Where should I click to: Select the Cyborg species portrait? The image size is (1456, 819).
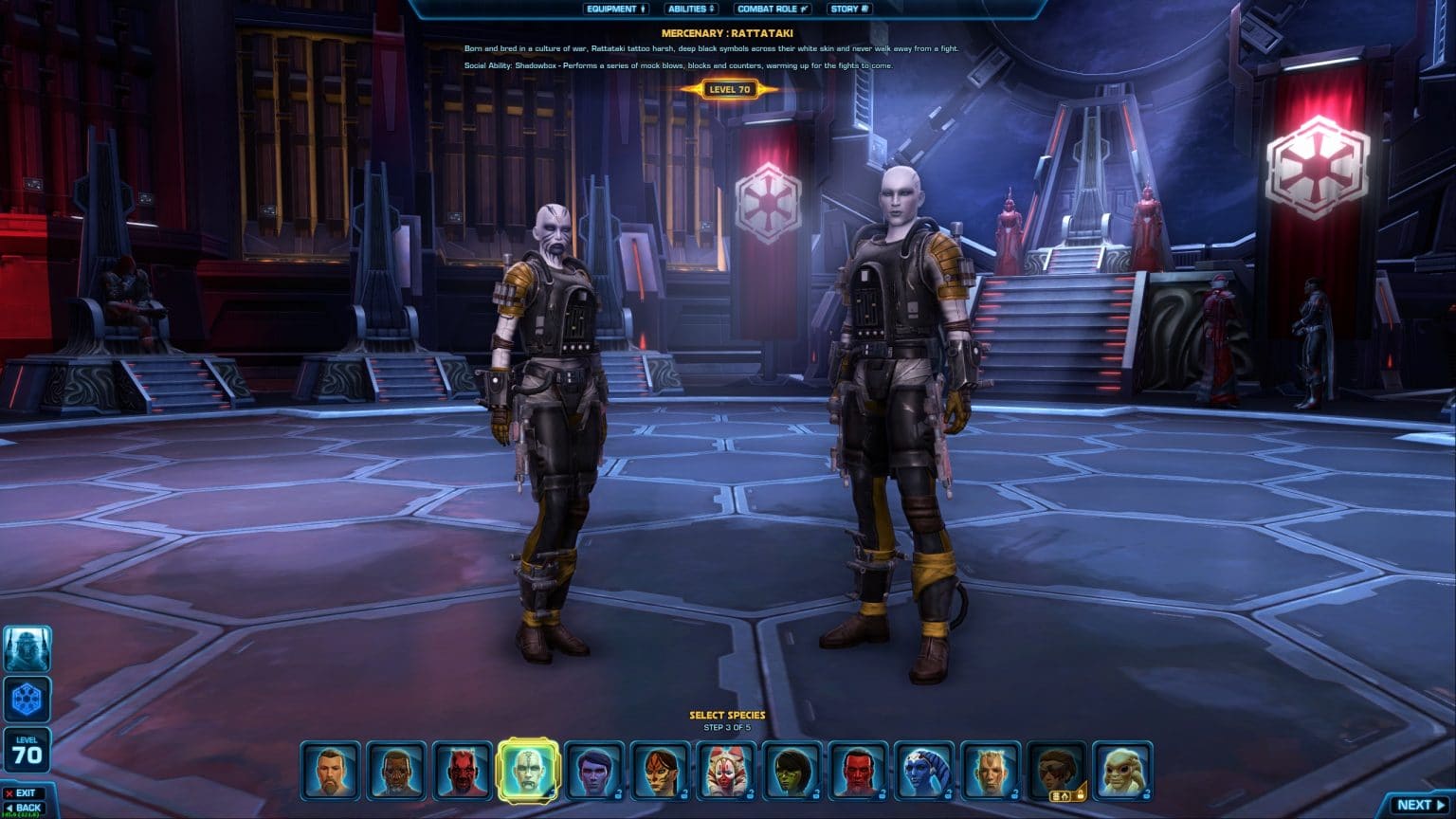[x=395, y=773]
